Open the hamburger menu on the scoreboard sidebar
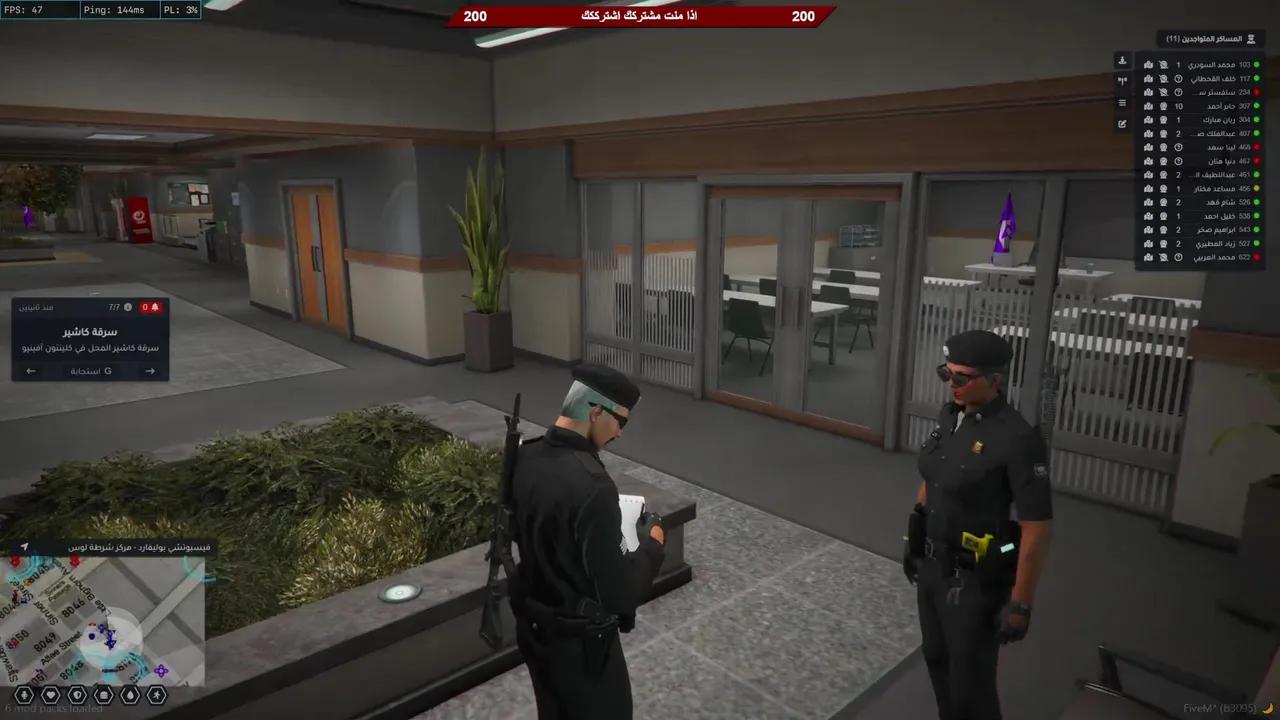This screenshot has height=720, width=1280. 1122,101
